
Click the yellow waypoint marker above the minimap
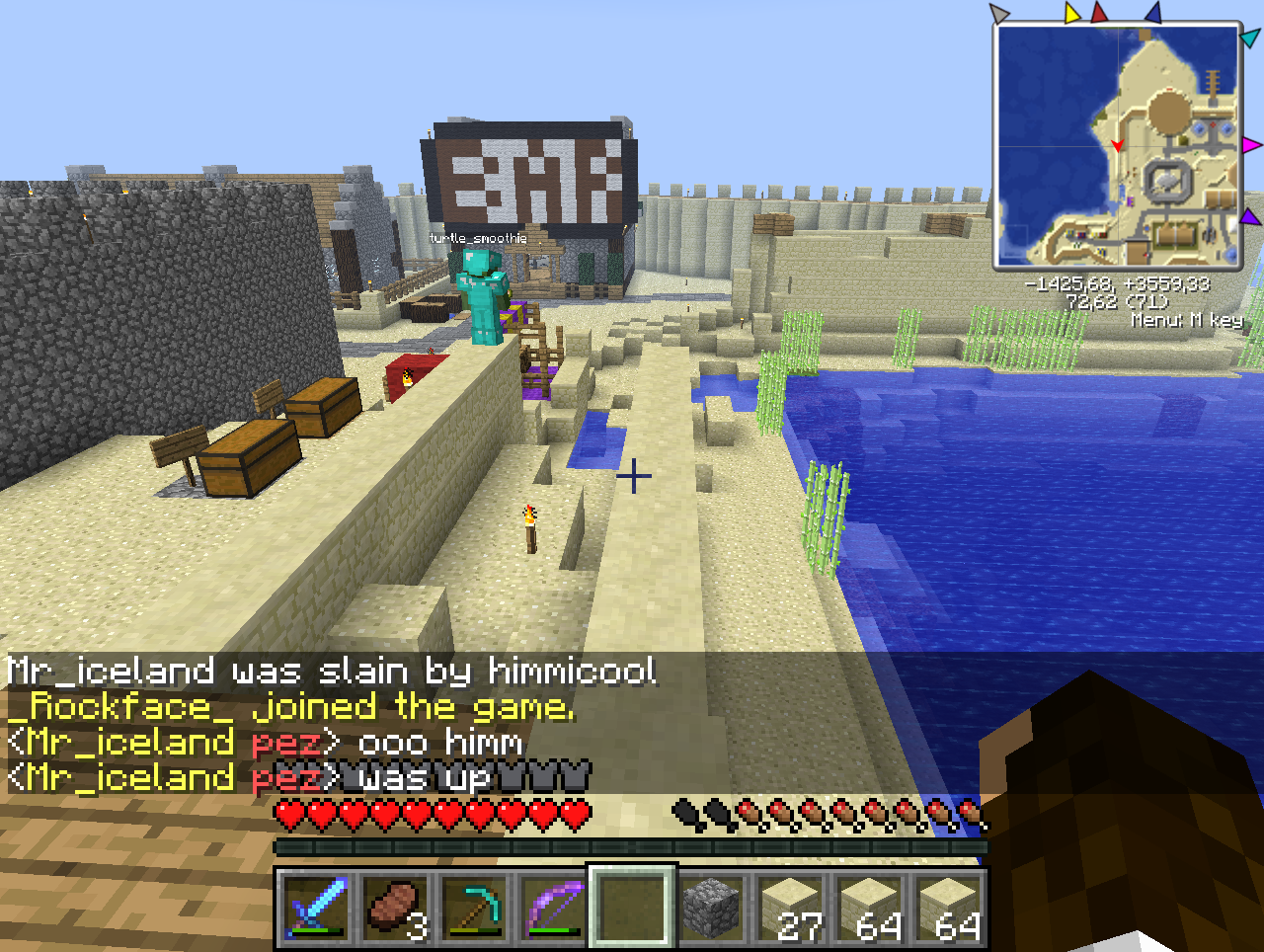[1073, 13]
